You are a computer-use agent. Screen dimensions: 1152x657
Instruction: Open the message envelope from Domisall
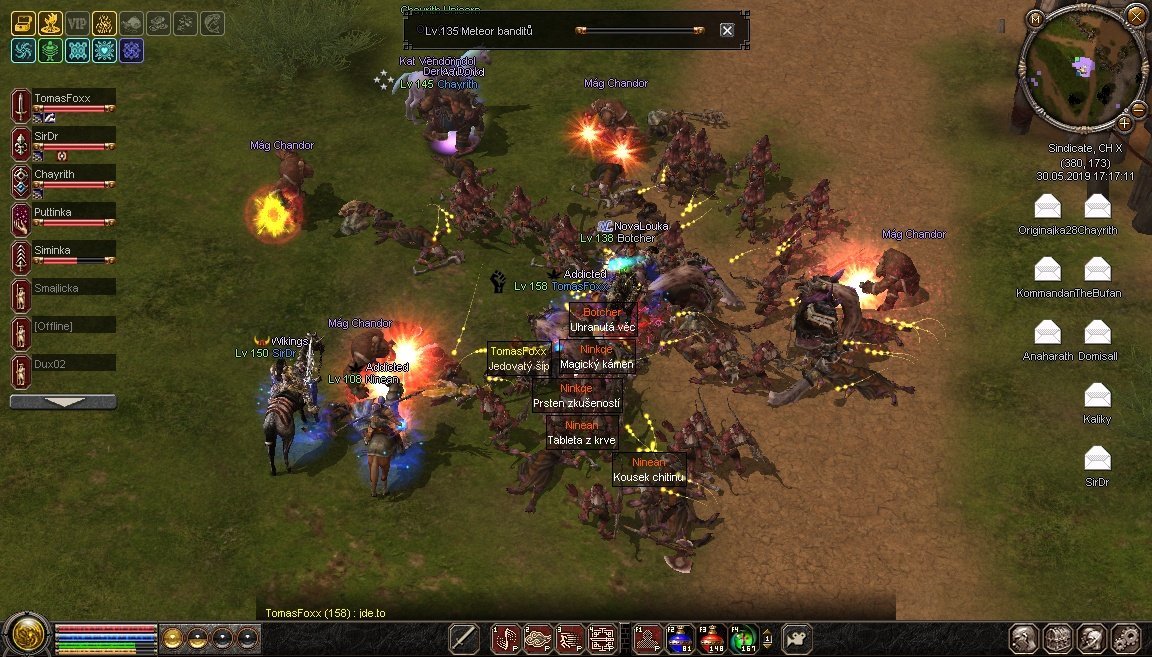point(1097,332)
